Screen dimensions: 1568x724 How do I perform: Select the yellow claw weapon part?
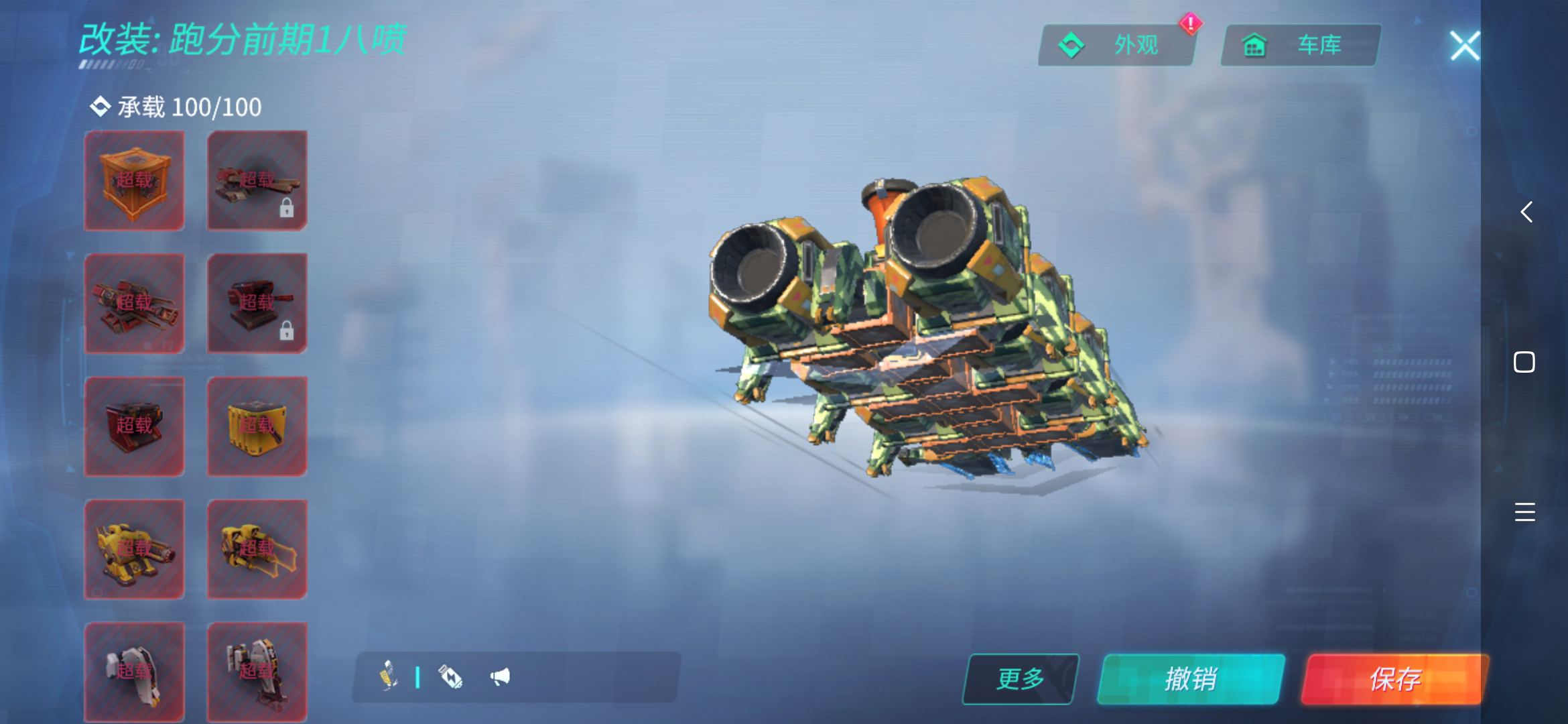(x=257, y=549)
